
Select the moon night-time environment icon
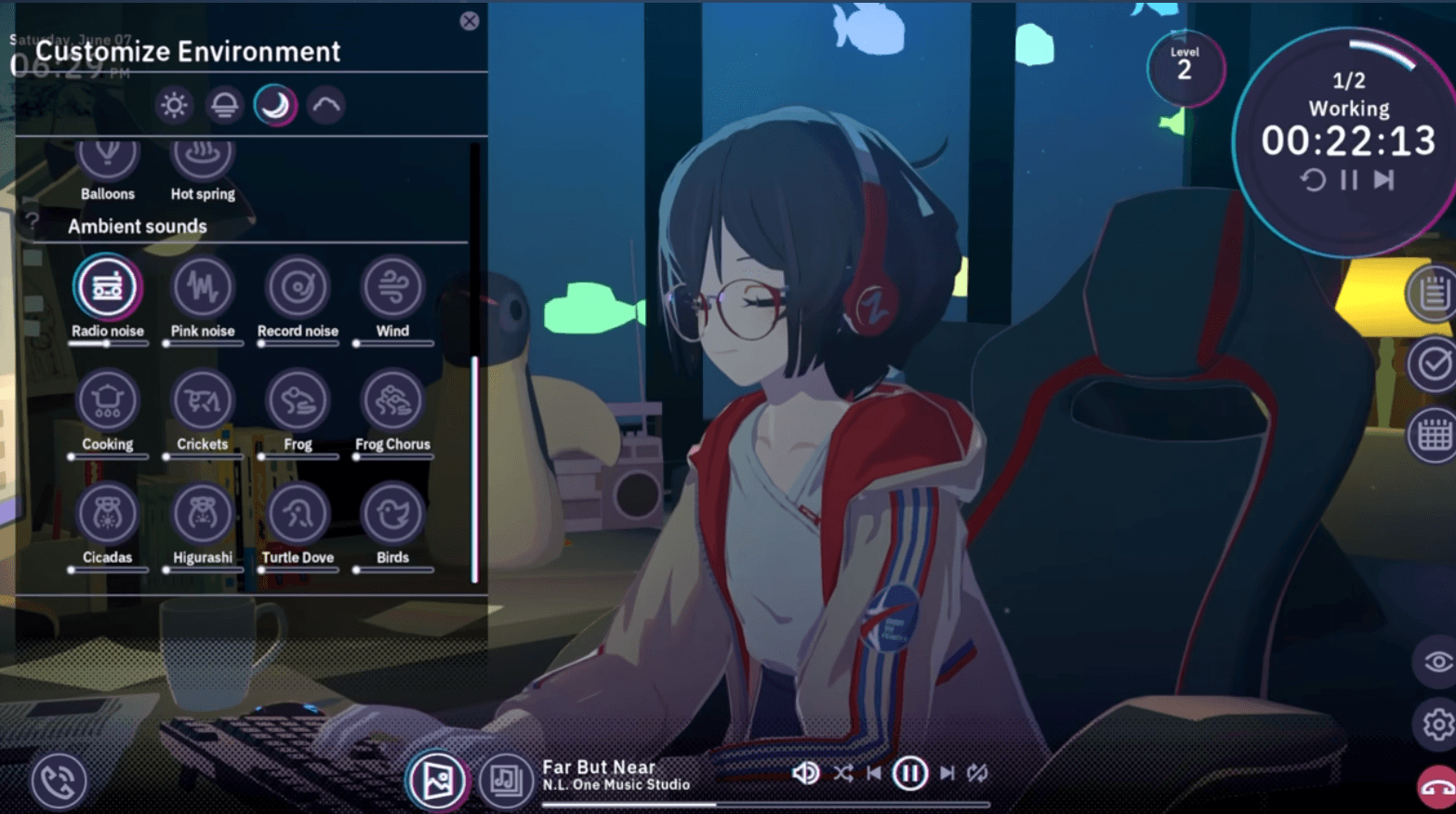click(x=274, y=105)
